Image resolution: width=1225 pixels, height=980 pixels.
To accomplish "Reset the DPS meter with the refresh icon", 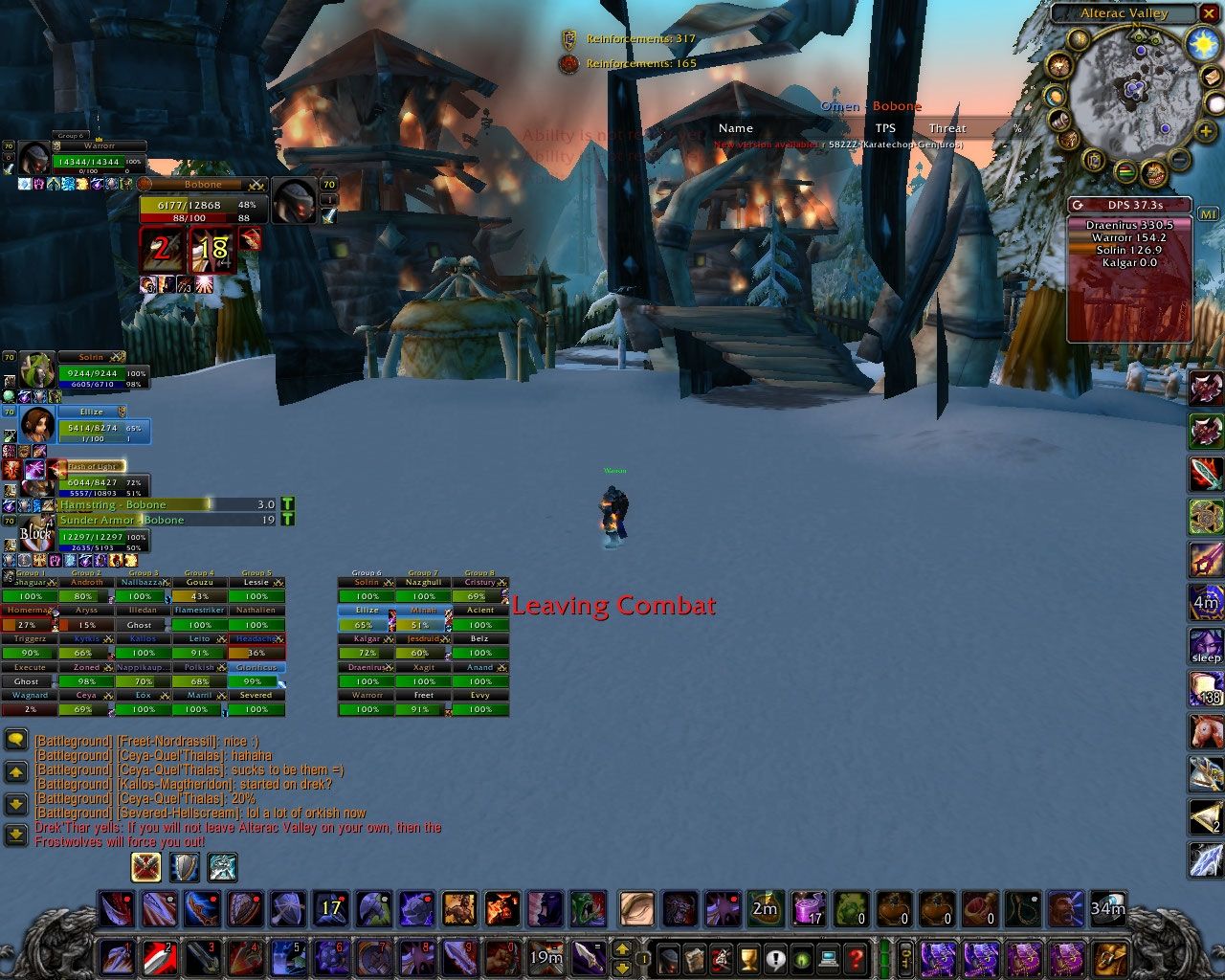I will pyautogui.click(x=1078, y=205).
